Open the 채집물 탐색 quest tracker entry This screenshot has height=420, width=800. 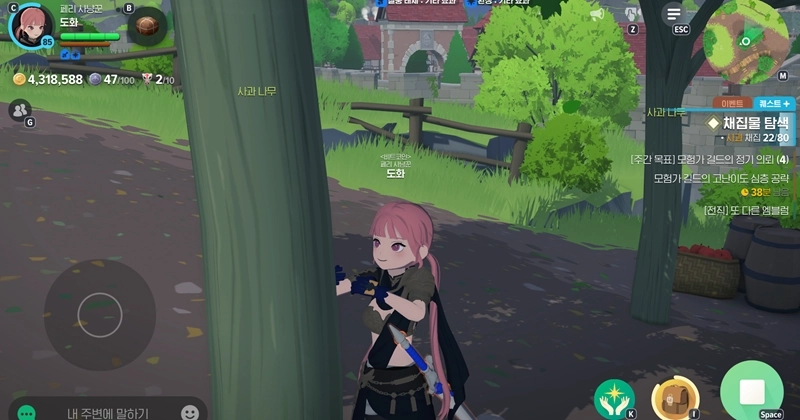(748, 122)
